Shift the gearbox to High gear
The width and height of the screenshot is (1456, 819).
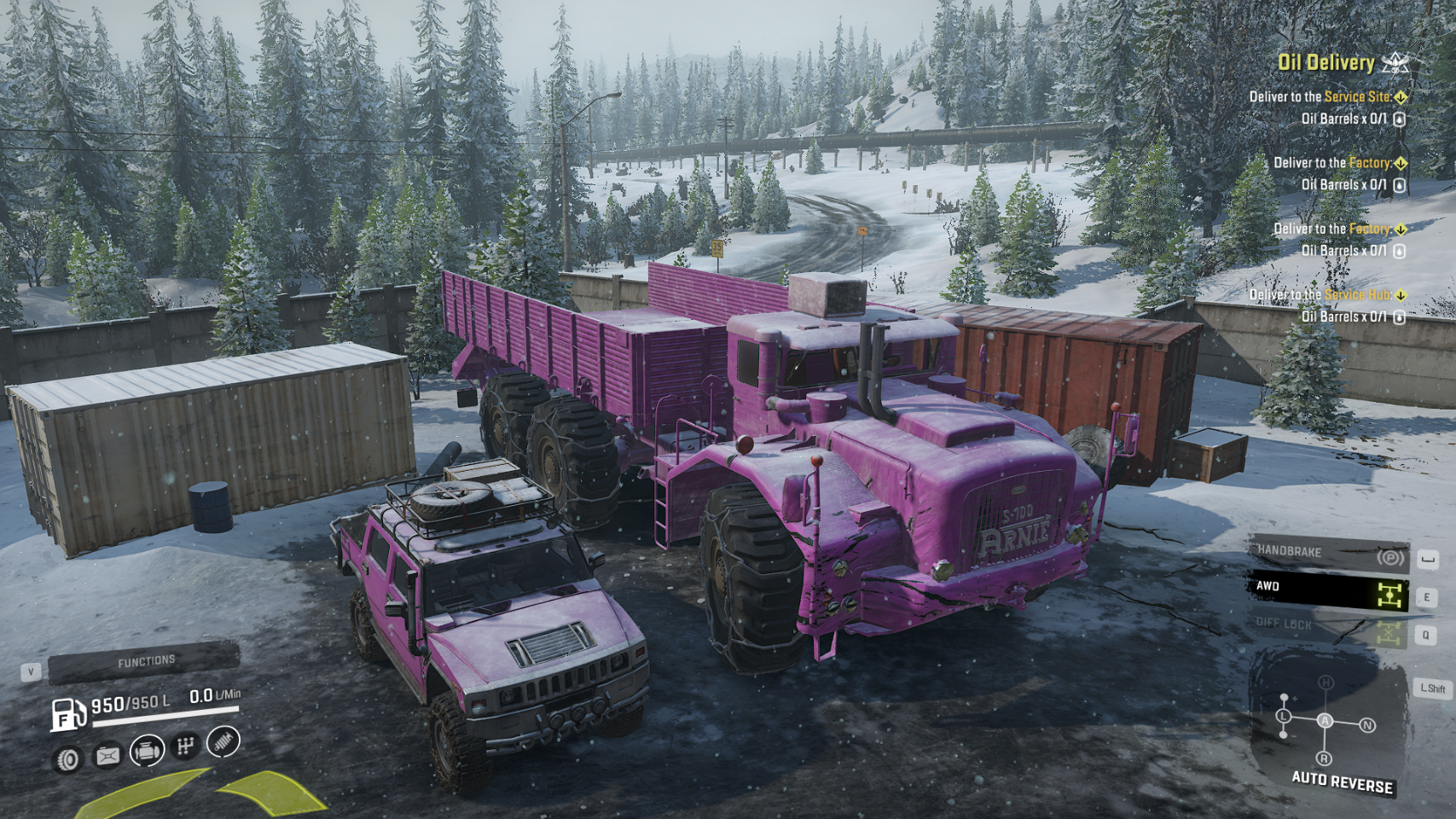(x=1325, y=682)
